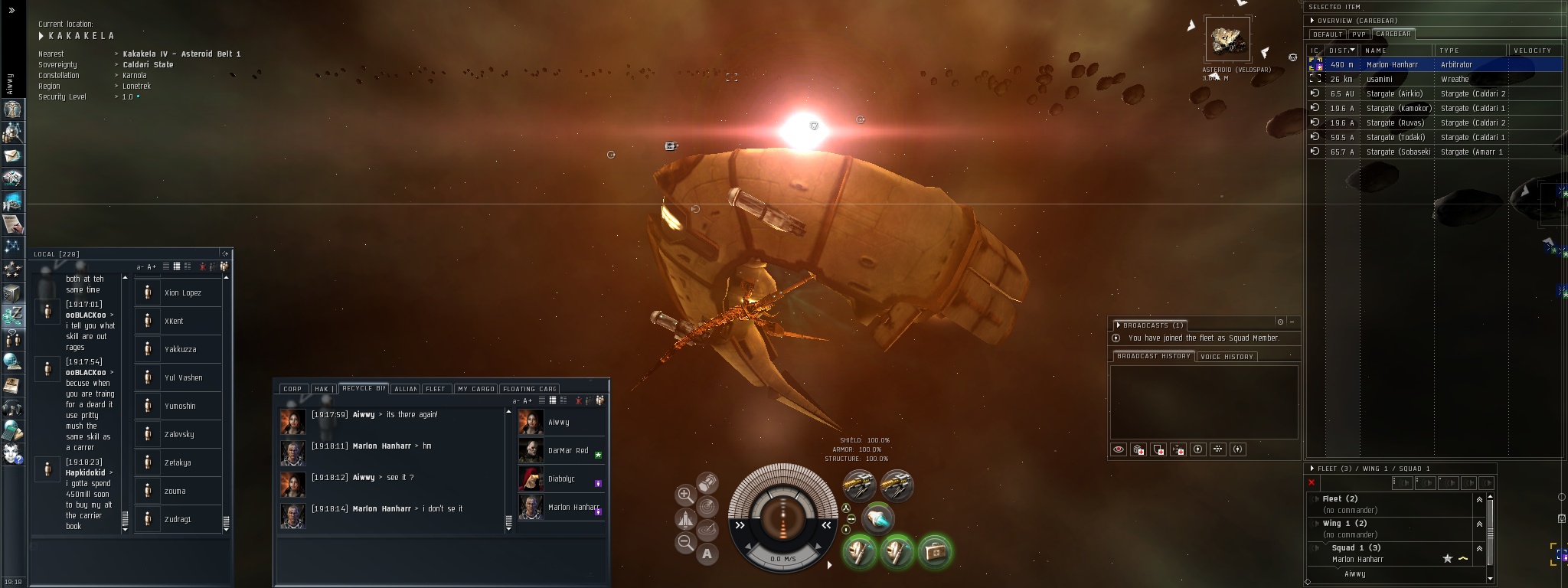Collapse the Wing 1 fleet entry
This screenshot has height=588, width=1568.
click(1479, 524)
